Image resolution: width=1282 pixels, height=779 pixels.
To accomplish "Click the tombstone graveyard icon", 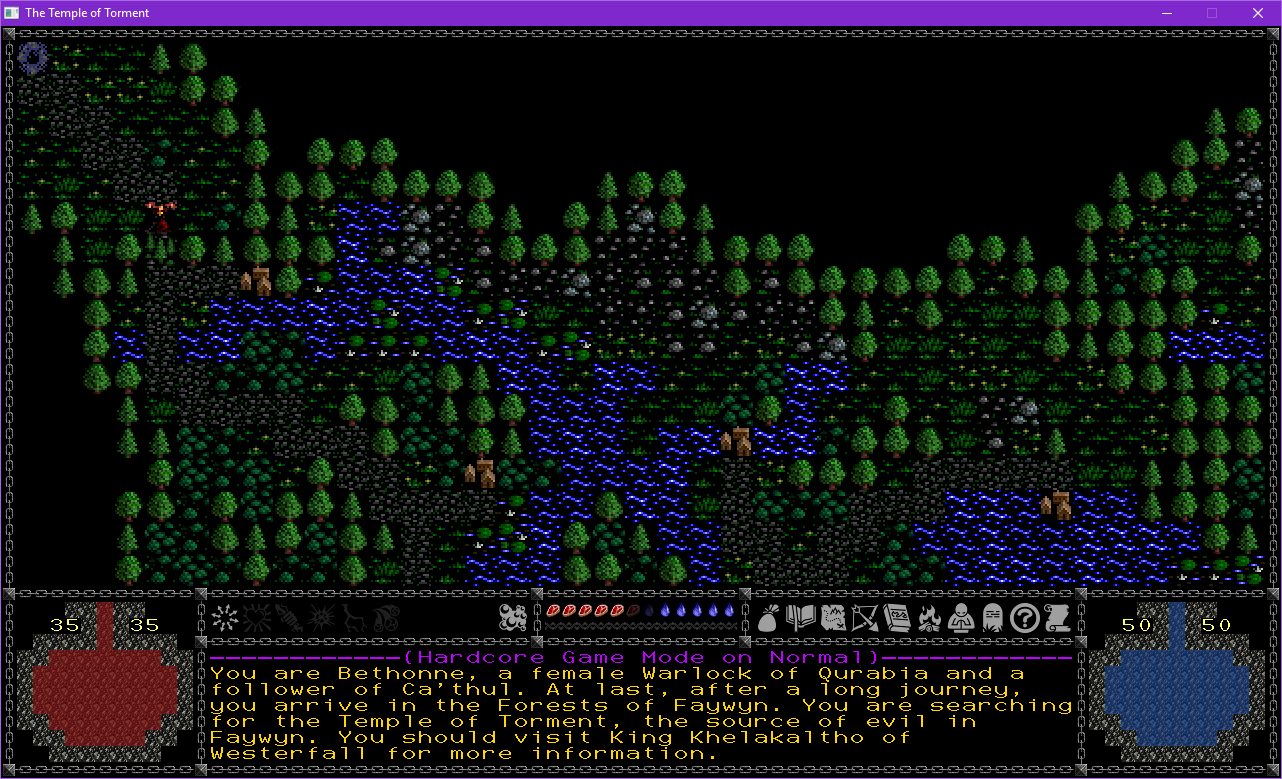I will tap(992, 620).
